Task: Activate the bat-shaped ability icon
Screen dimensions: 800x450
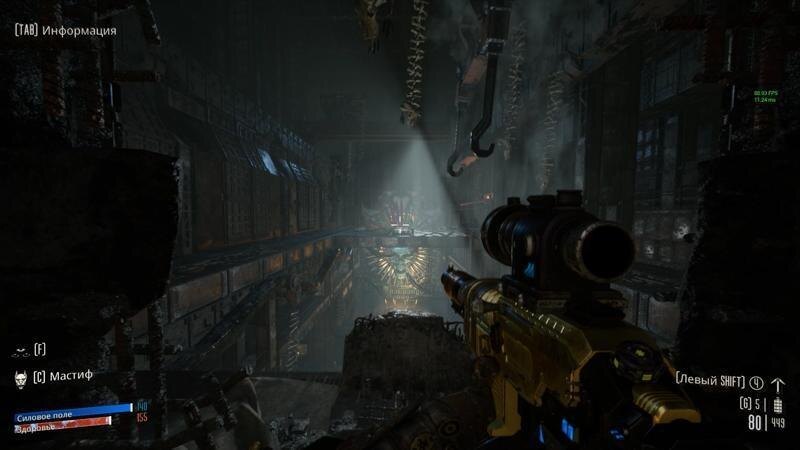Action: (19, 351)
